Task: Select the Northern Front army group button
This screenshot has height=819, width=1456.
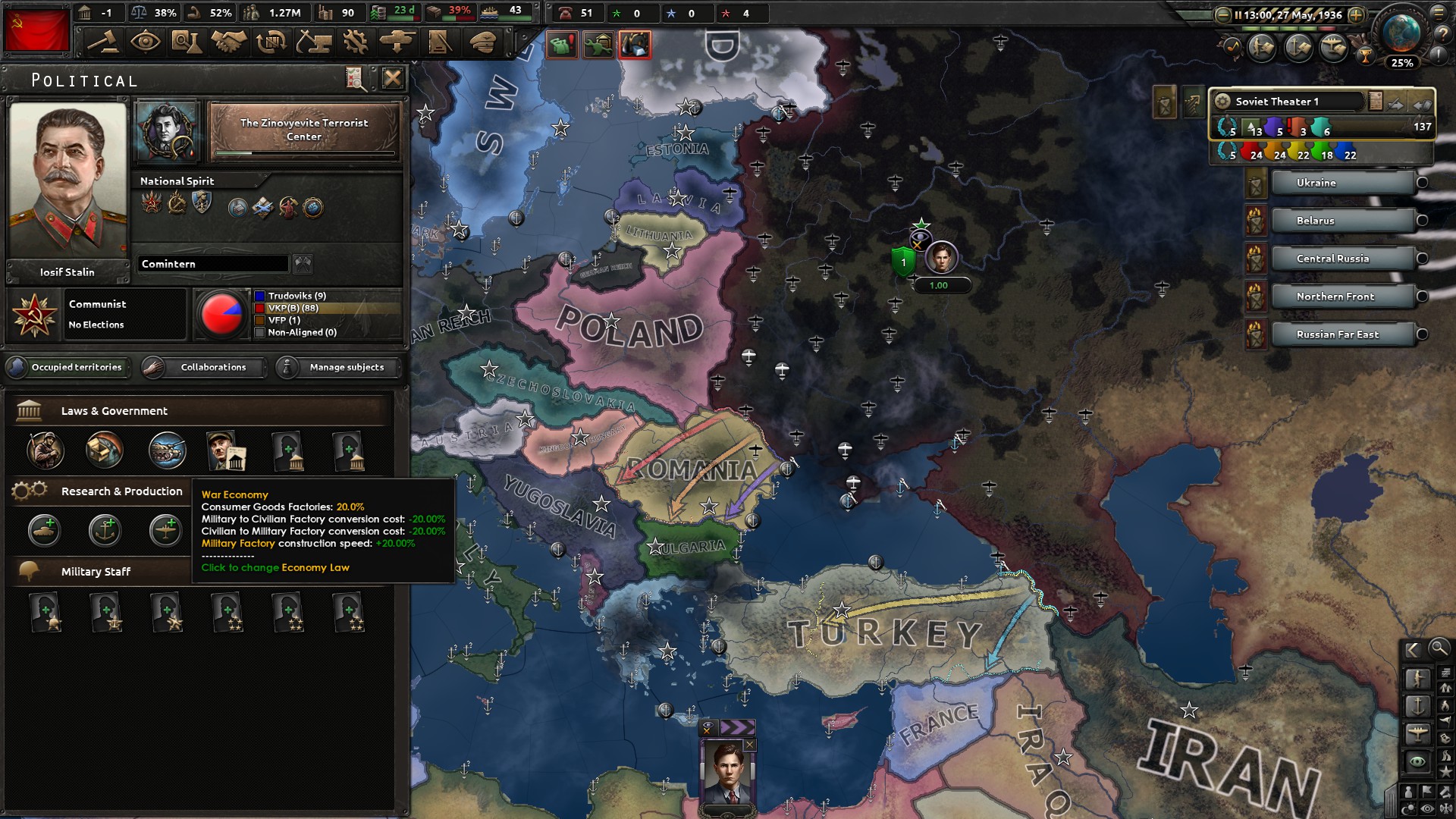Action: tap(1344, 297)
